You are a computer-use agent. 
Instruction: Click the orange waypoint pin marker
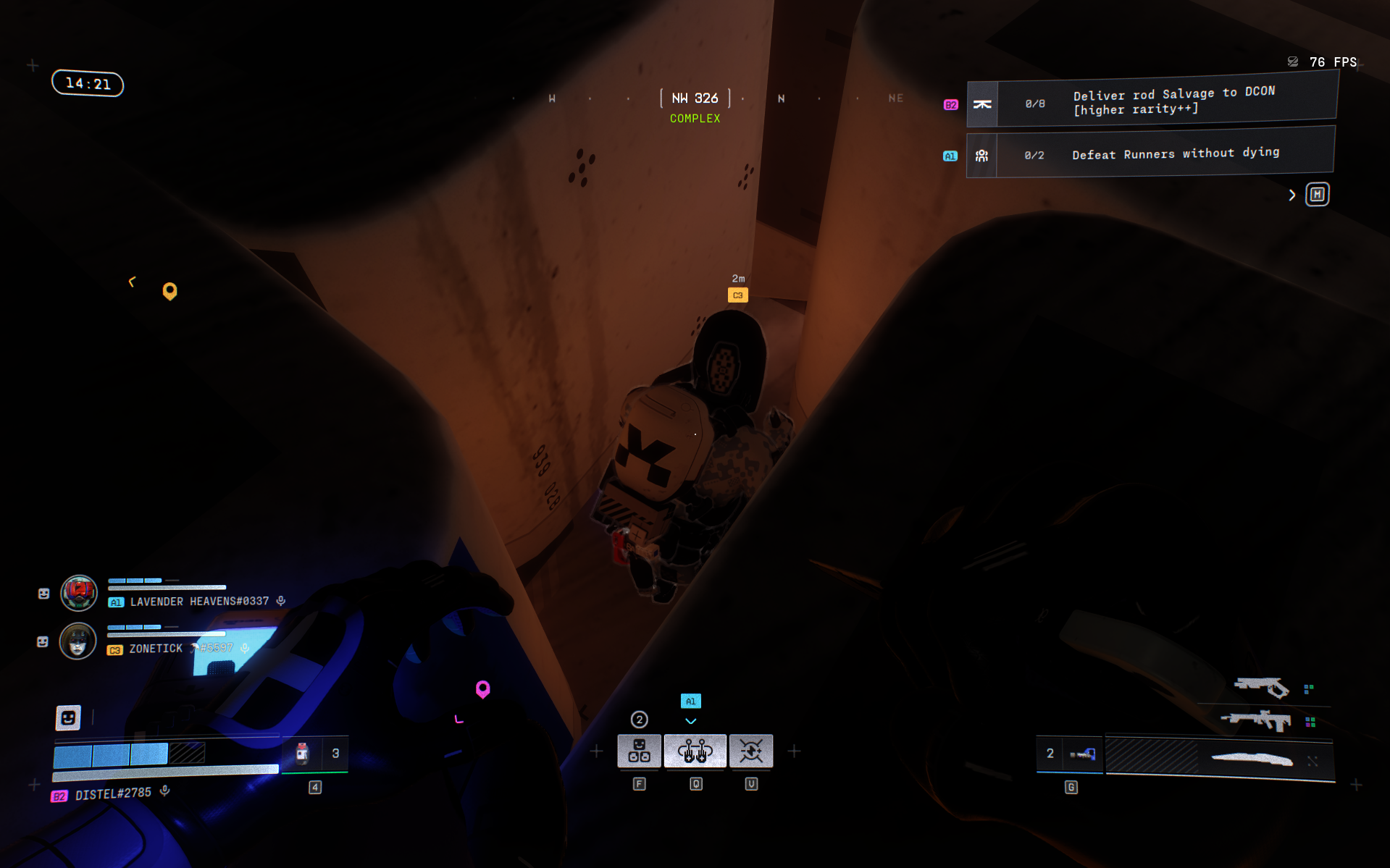pos(169,290)
